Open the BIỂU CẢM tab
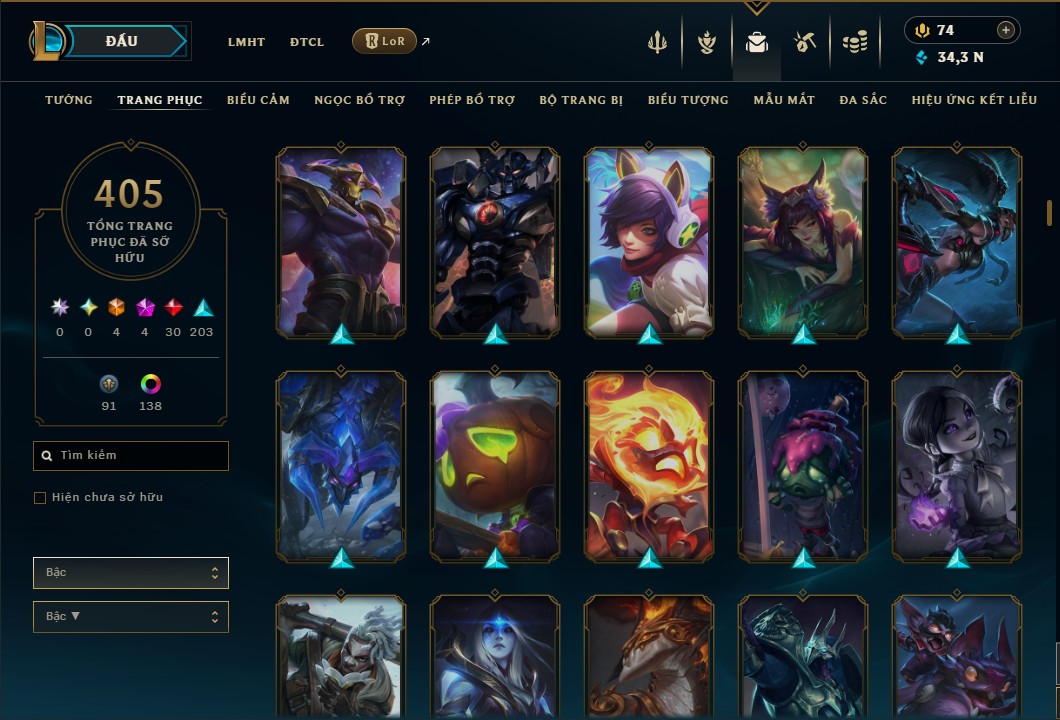 click(258, 100)
